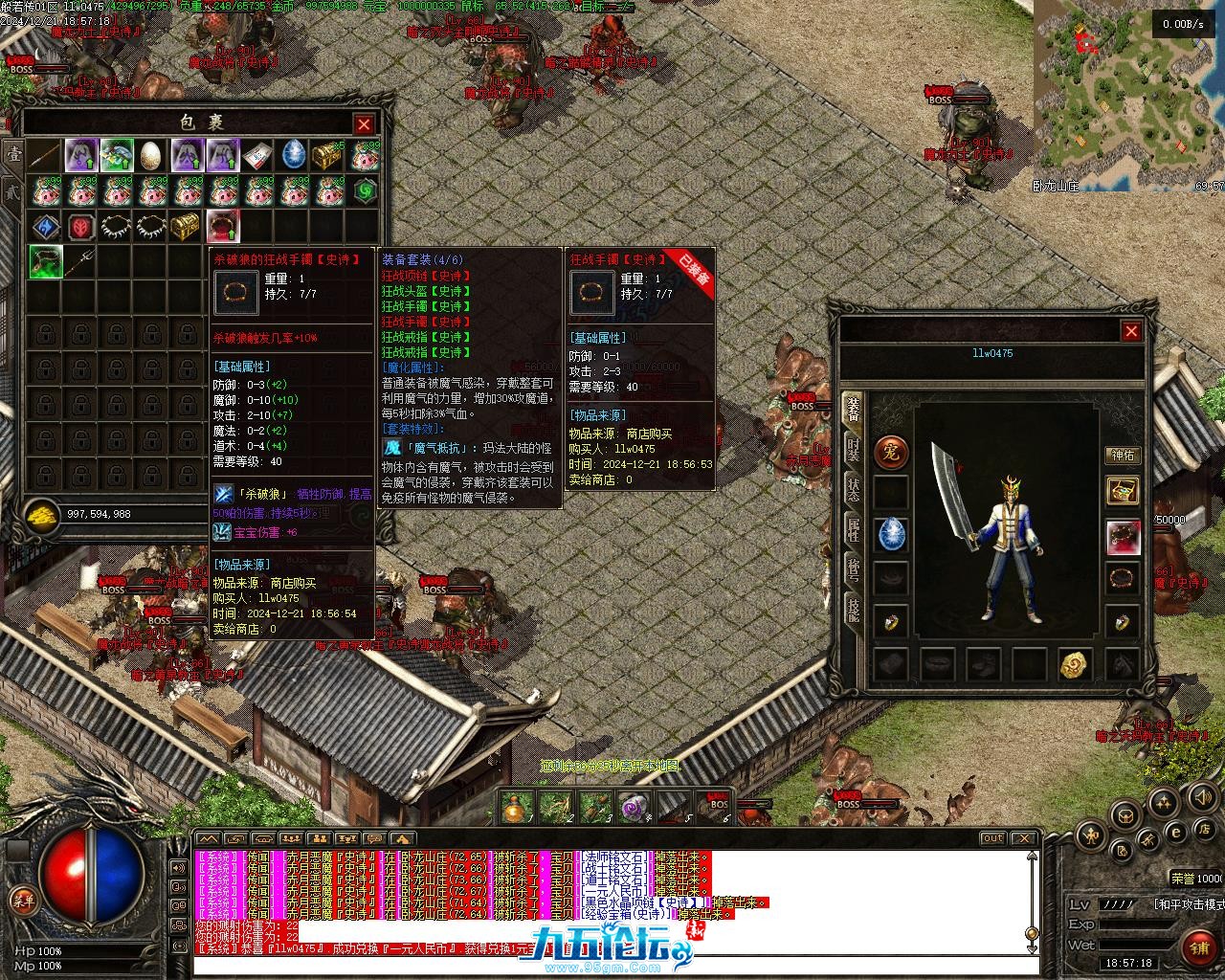
Task: Use the potion gourd in hotbar
Action: [514, 809]
